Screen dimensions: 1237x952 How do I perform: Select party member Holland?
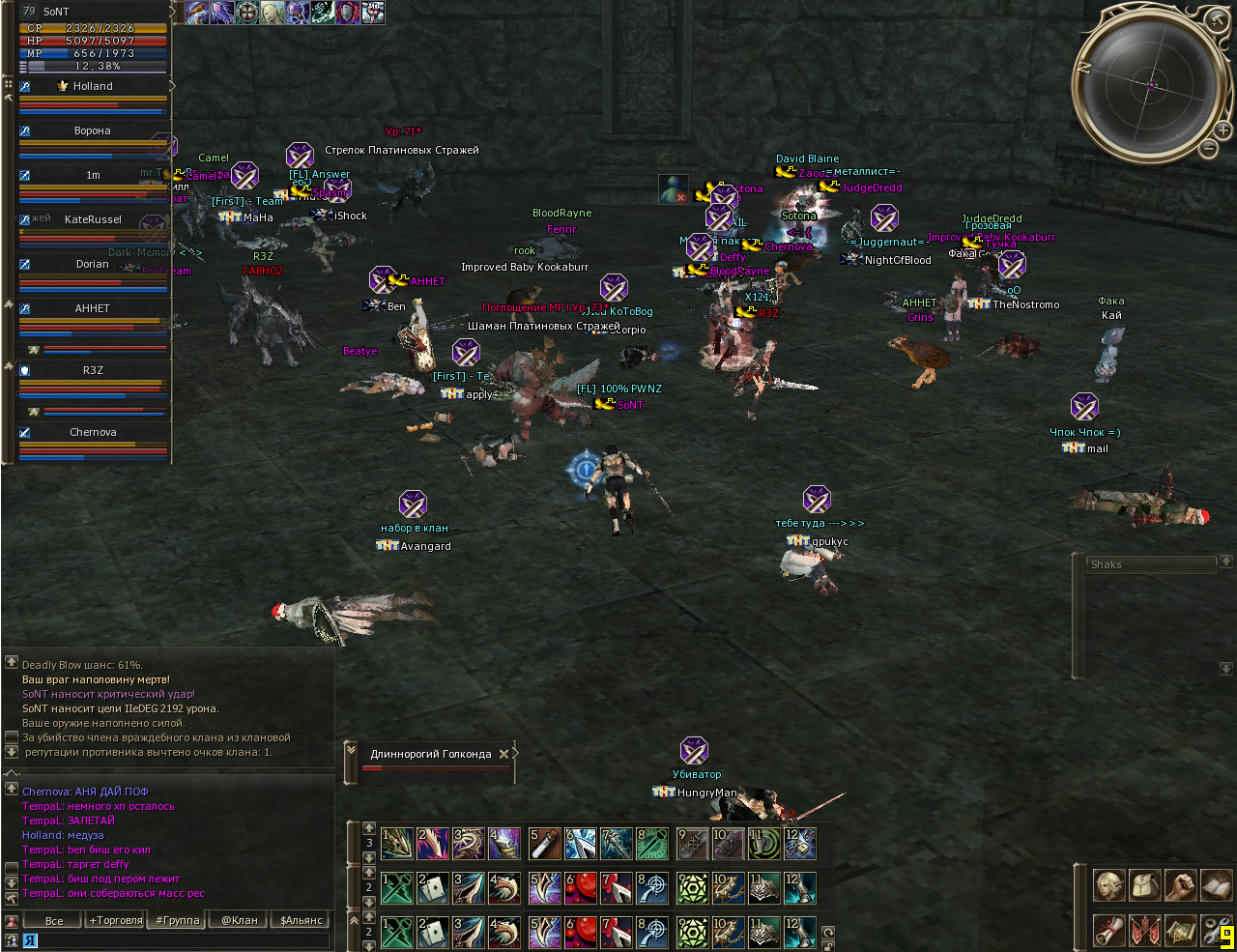(x=93, y=86)
